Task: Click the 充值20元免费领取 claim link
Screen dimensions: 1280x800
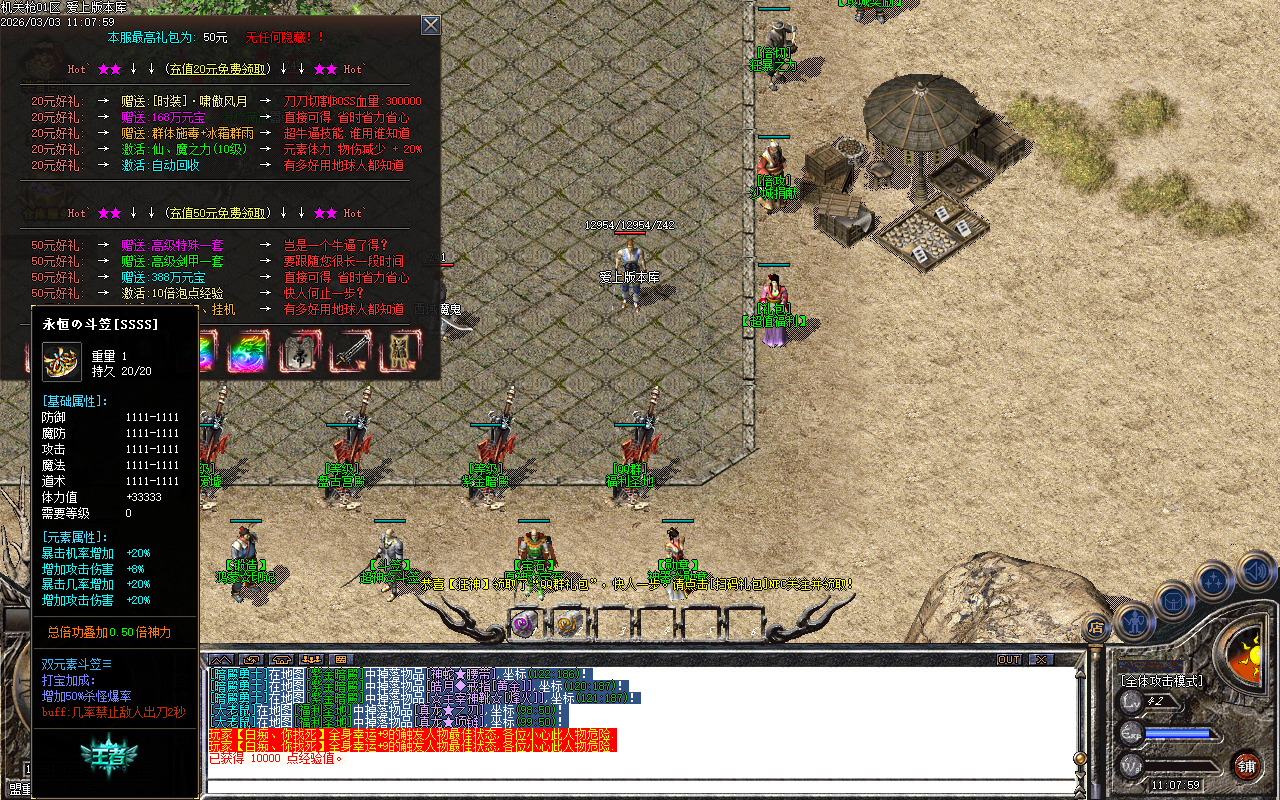Action: [x=218, y=69]
